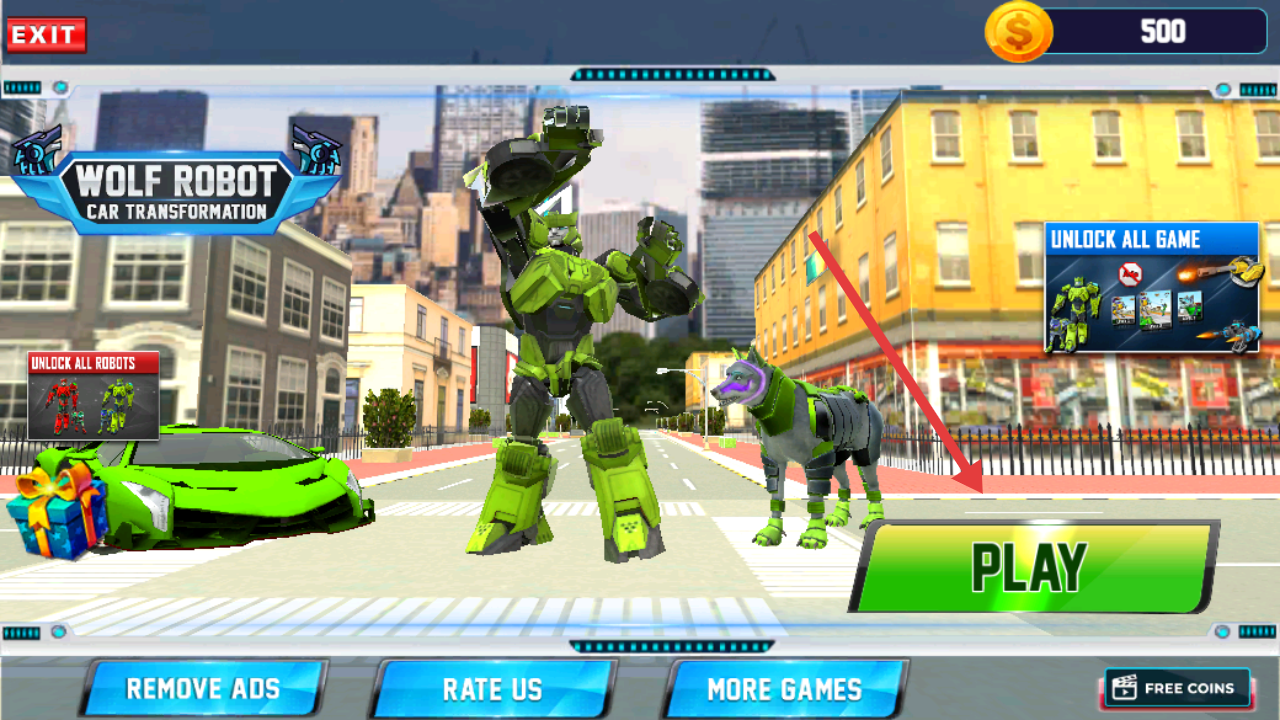Click the gold dollar coin icon
Viewport: 1280px width, 720px height.
pyautogui.click(x=1018, y=32)
